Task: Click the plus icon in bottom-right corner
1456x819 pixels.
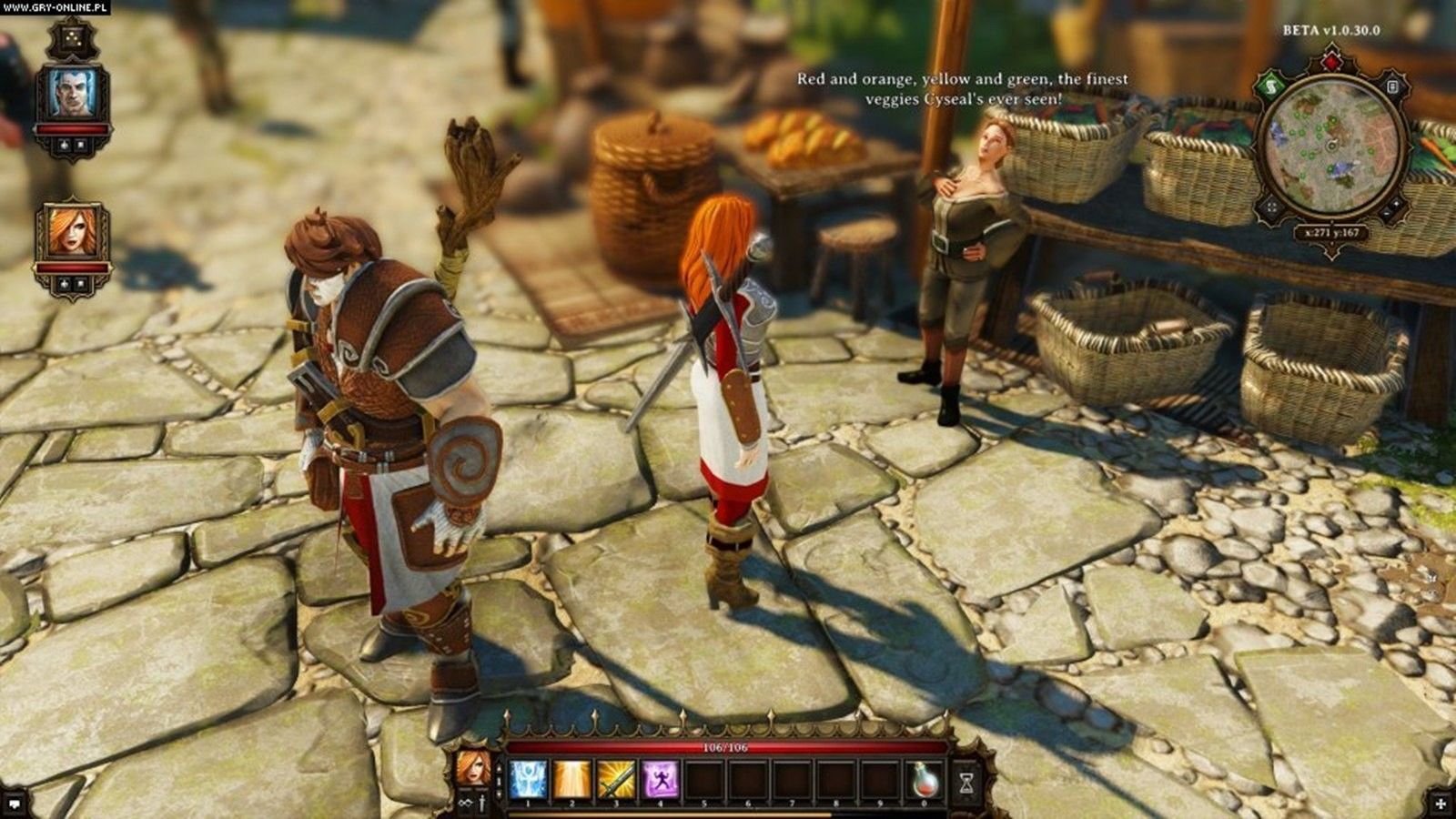Action: pos(1440,803)
